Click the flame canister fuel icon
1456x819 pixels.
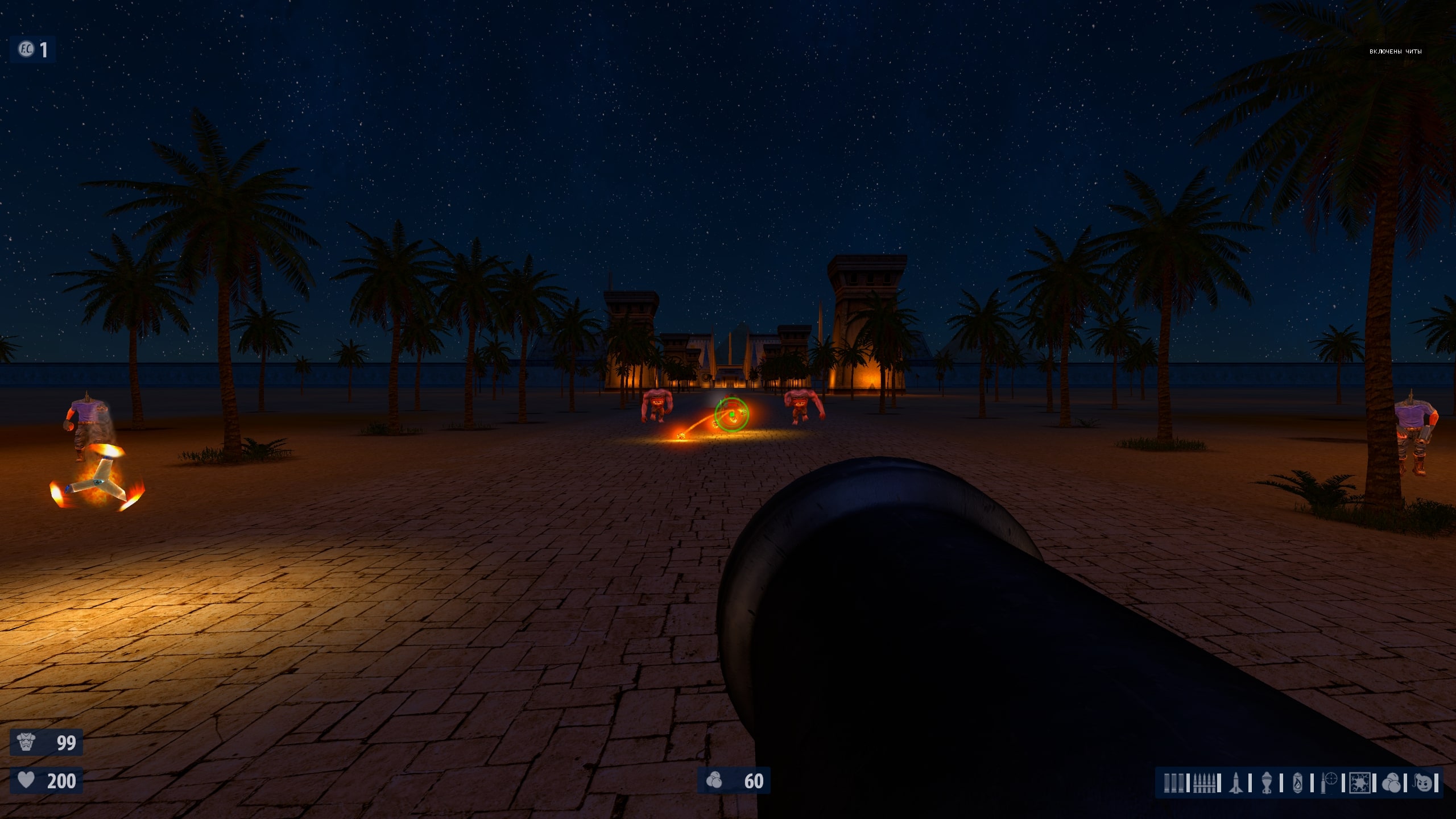[1298, 783]
